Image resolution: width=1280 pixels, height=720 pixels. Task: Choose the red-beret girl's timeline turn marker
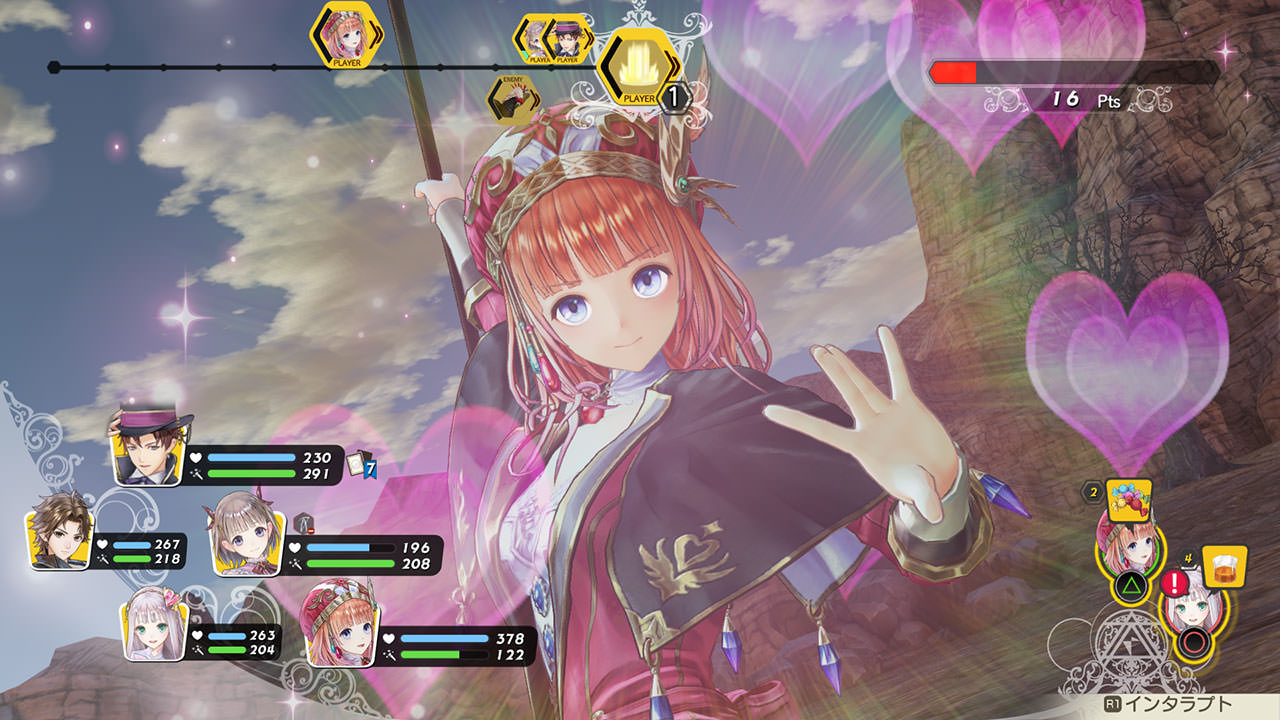coord(346,36)
